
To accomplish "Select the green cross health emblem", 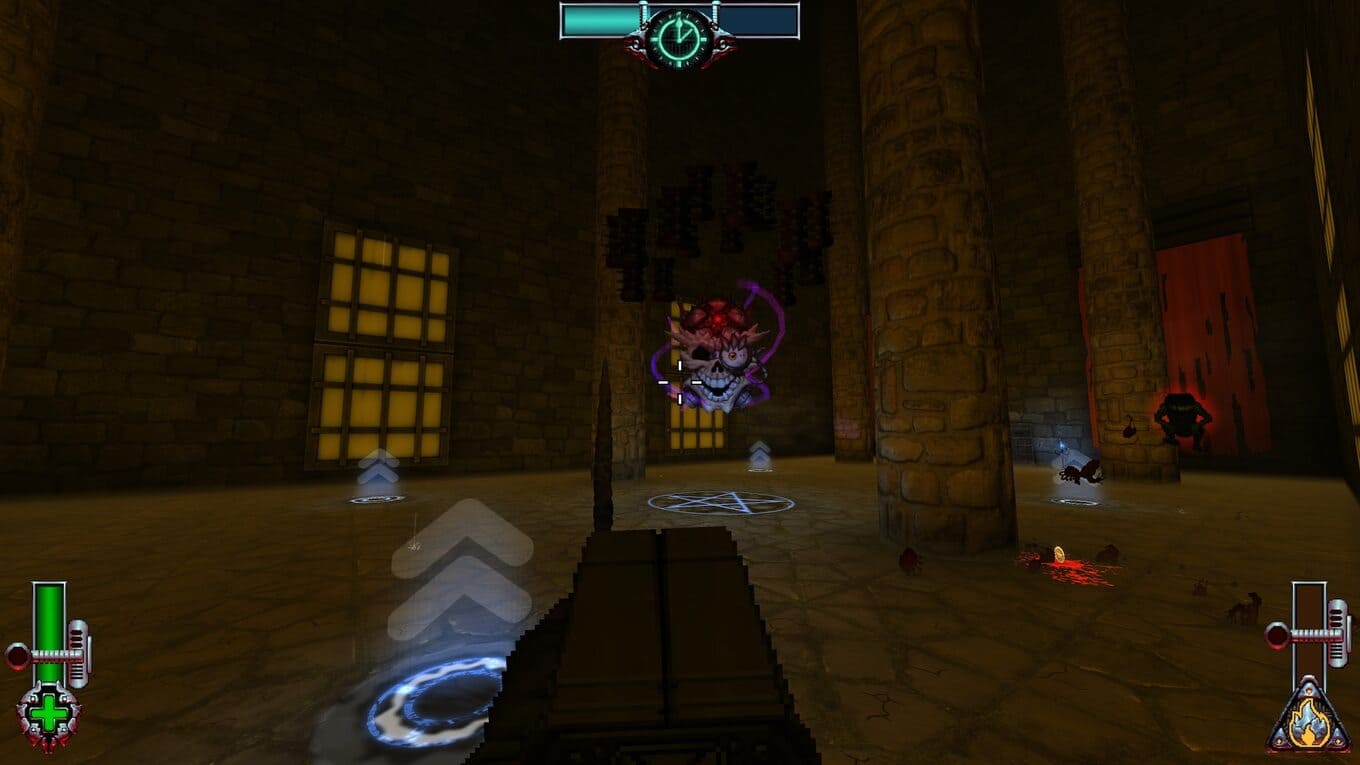I will [48, 716].
